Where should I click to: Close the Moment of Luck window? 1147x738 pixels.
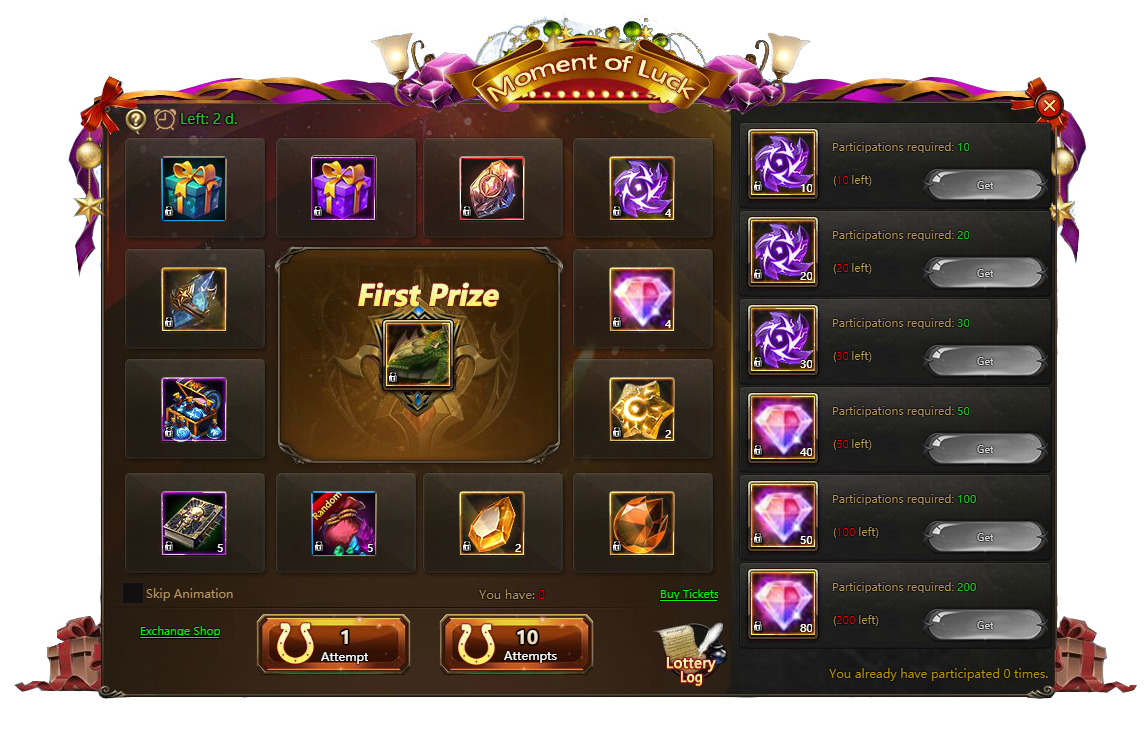(1049, 106)
